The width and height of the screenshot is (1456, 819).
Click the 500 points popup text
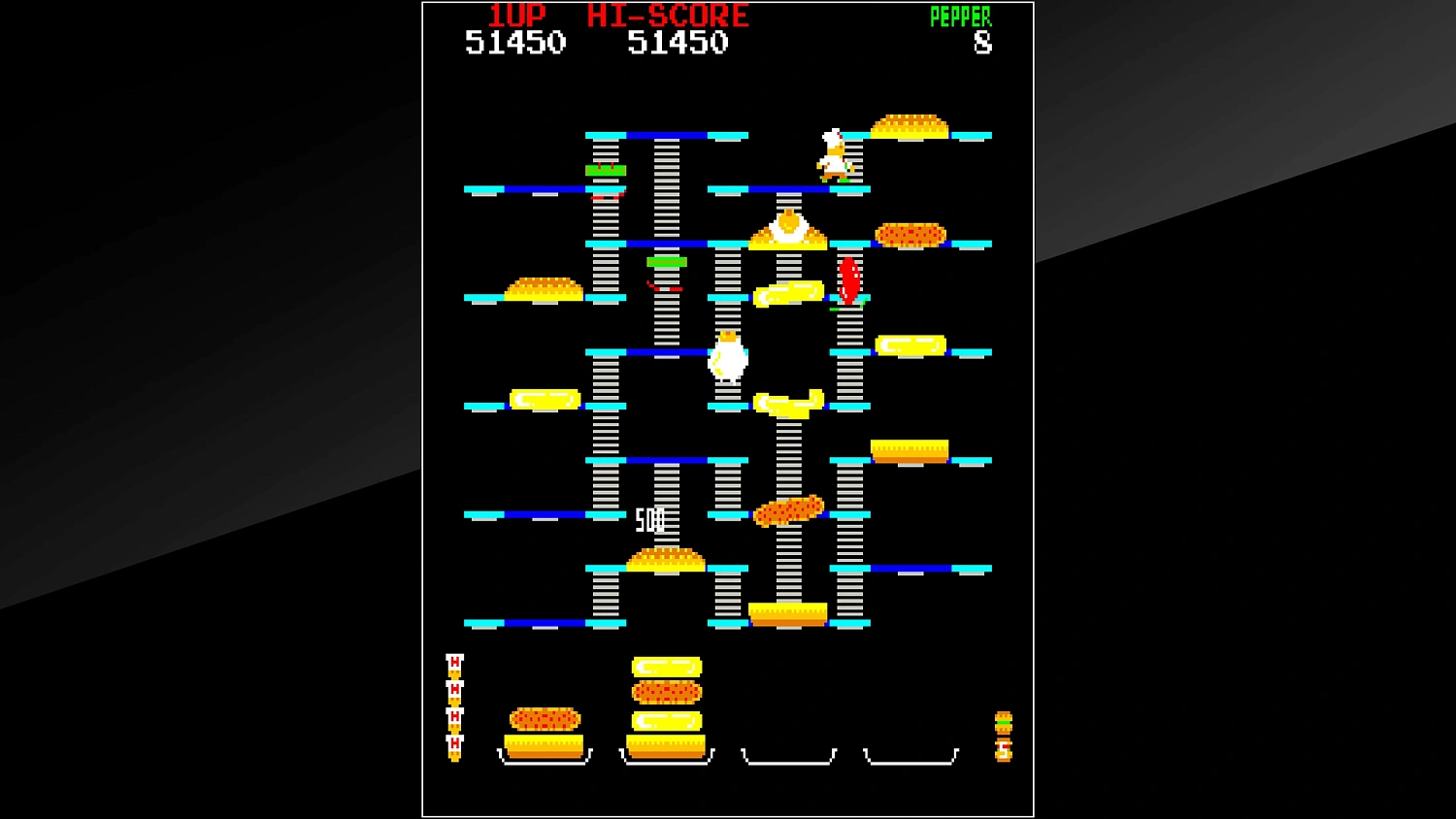point(648,517)
